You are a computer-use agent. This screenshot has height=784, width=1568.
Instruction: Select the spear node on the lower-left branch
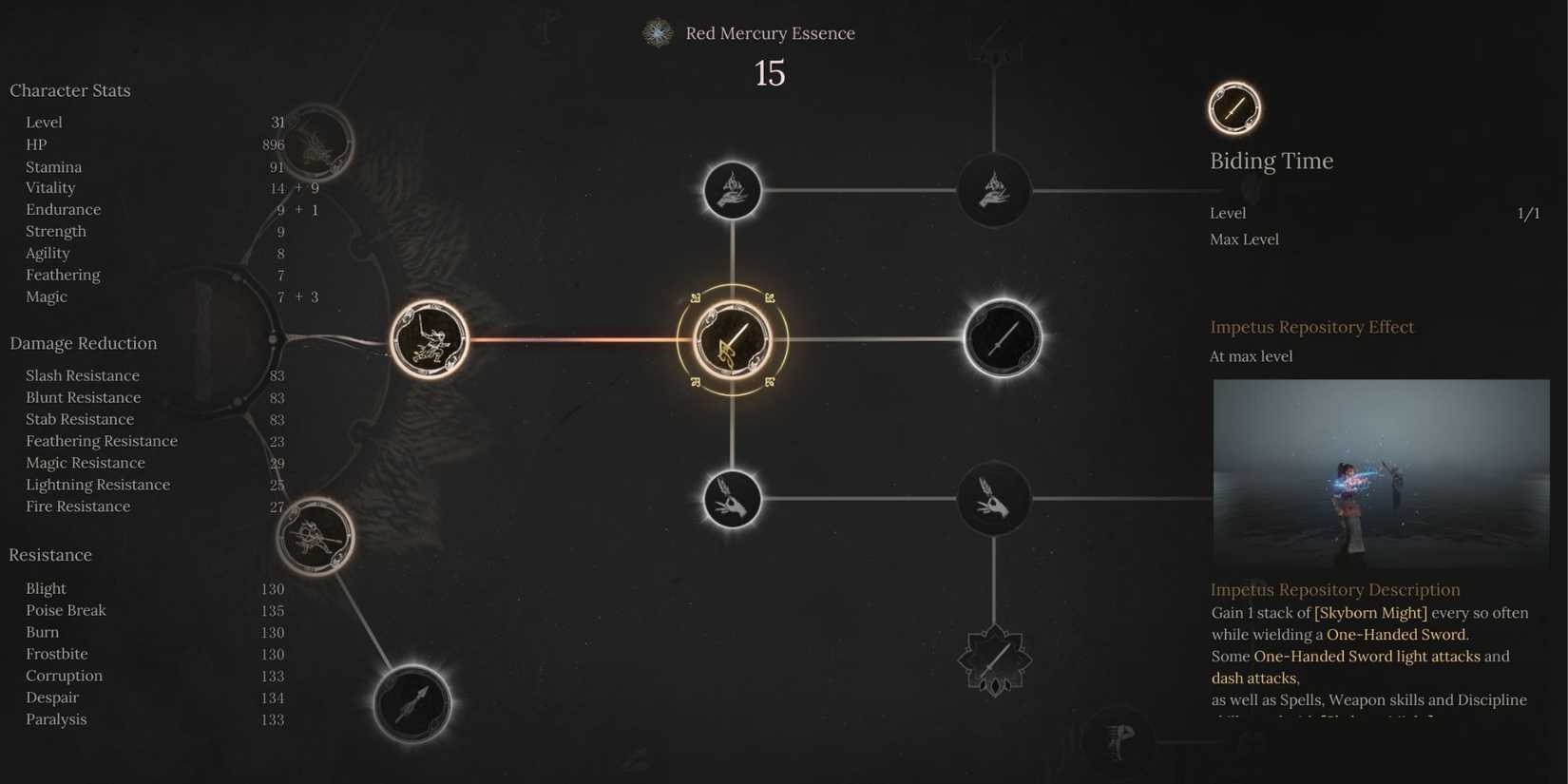(x=411, y=703)
